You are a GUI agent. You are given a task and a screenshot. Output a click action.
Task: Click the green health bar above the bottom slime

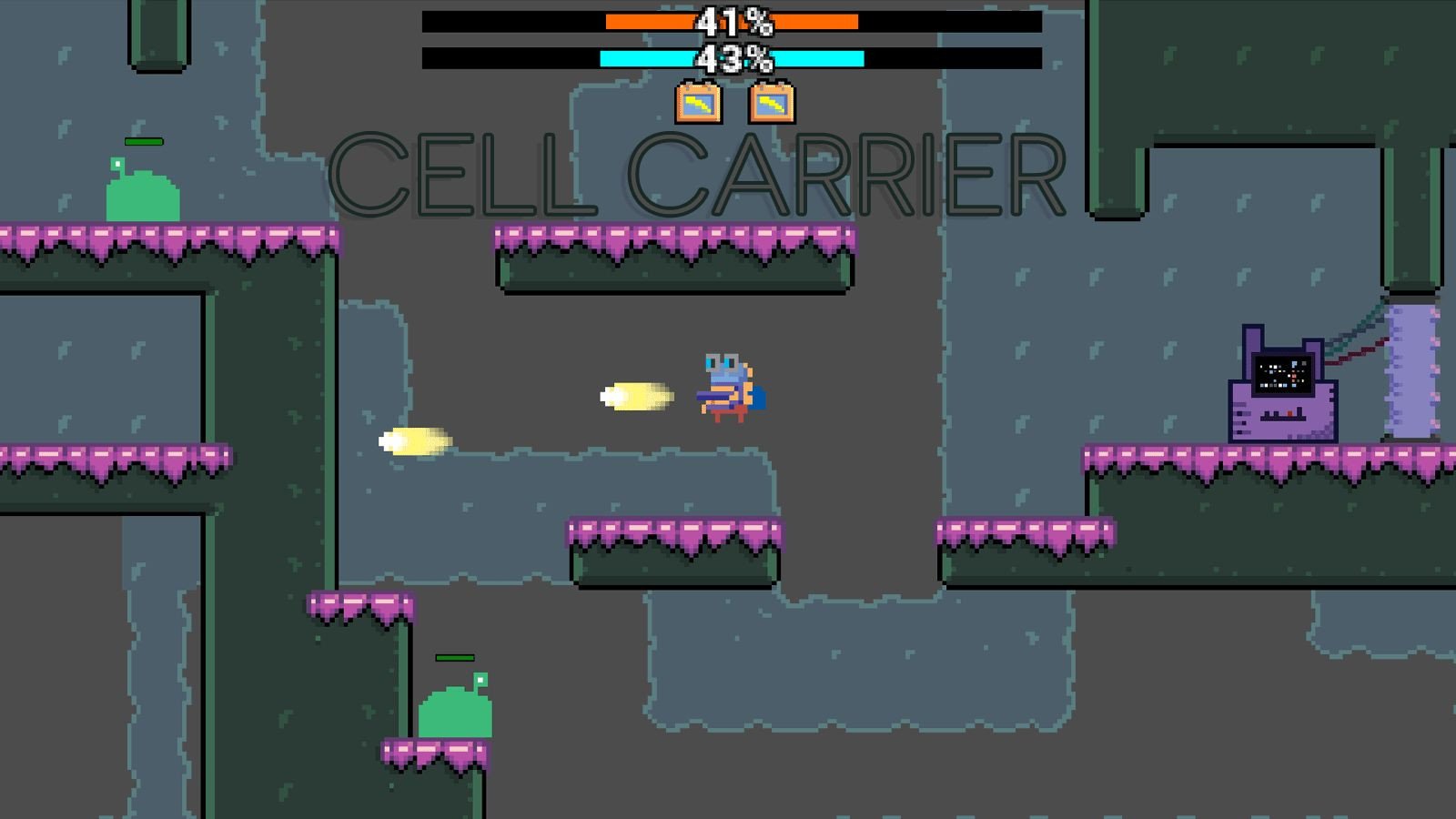(455, 656)
